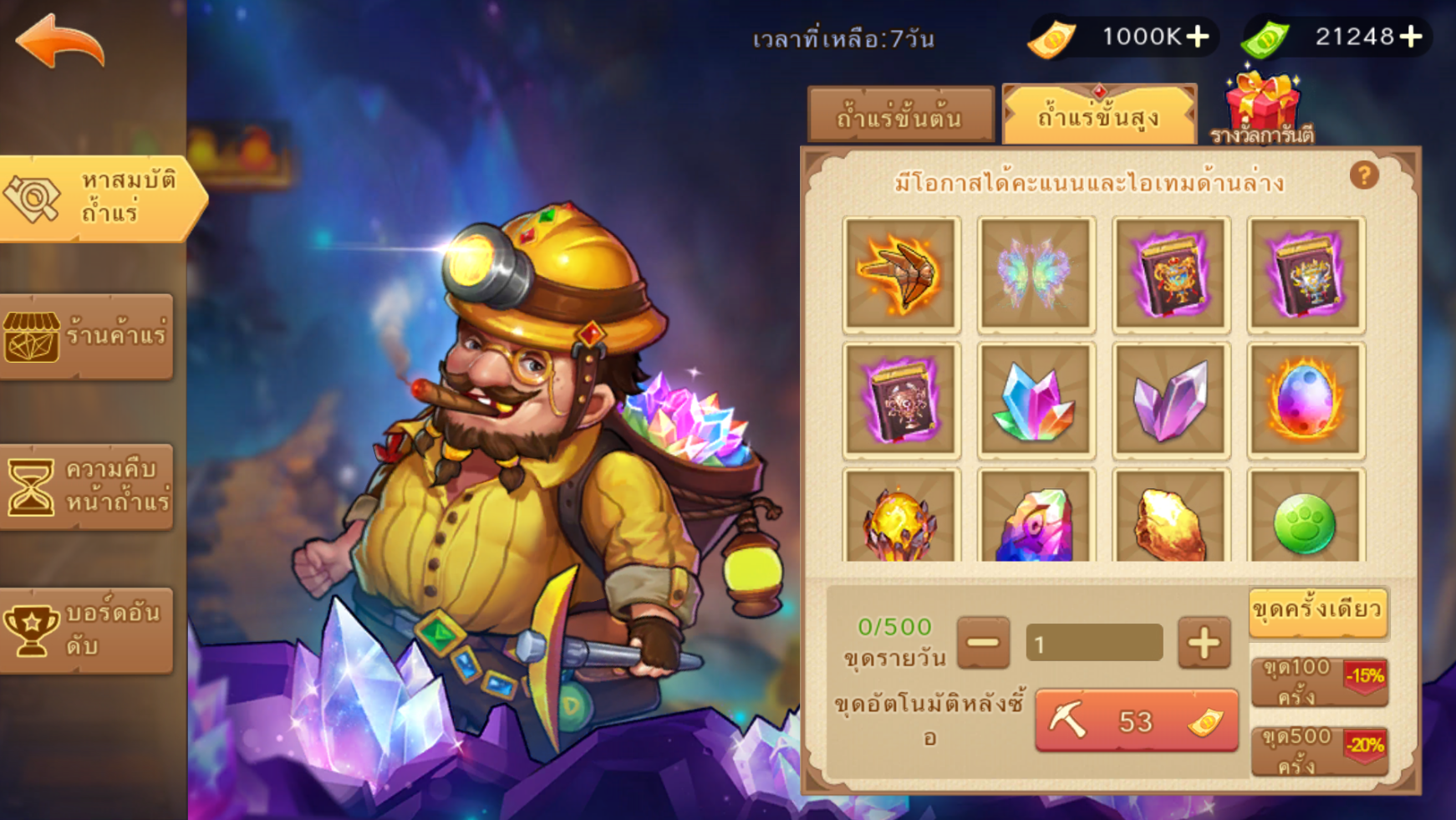Open the ความคืบหน้าถ้ำแร่ progress menu
Viewport: 1456px width, 820px height.
87,486
